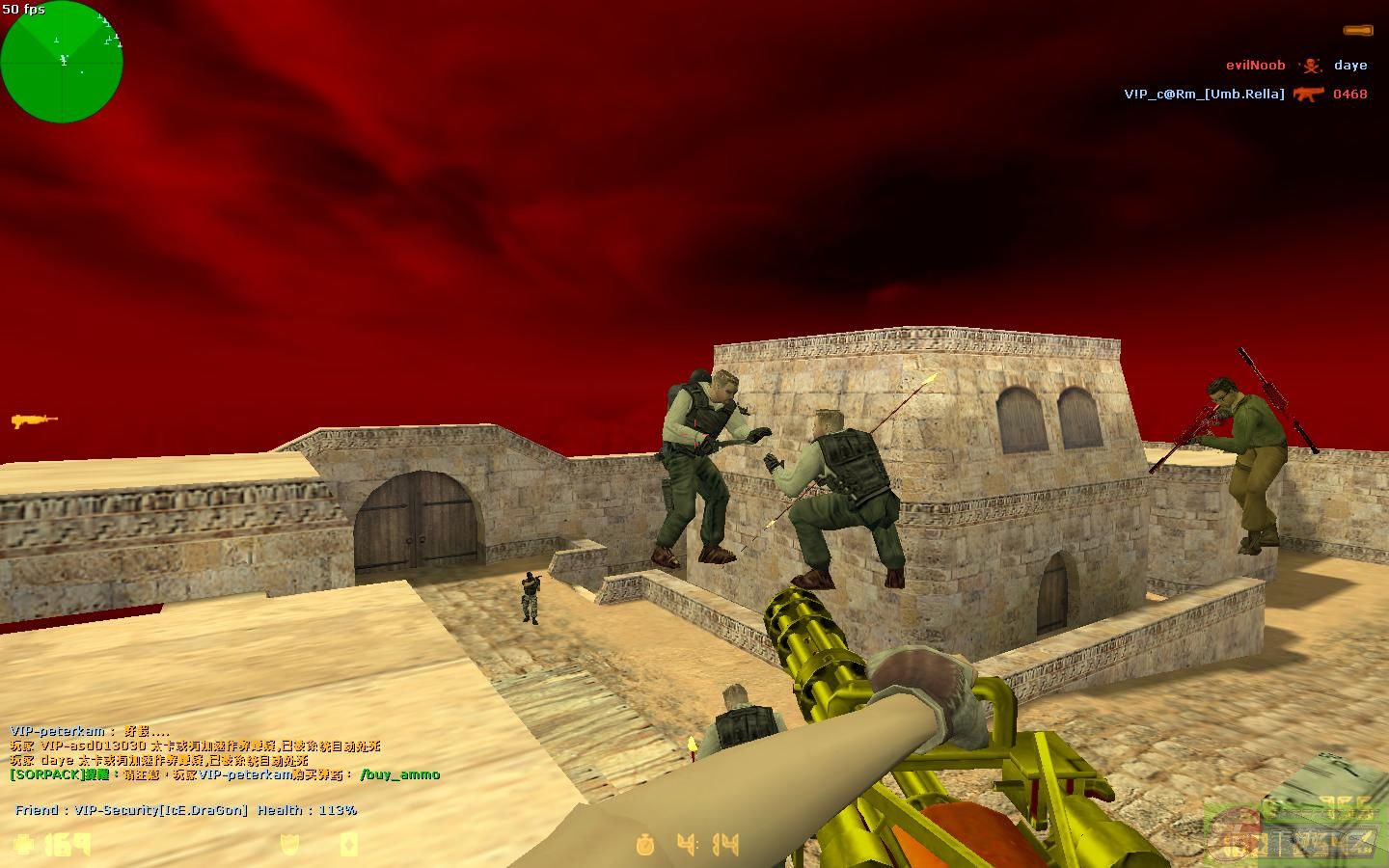Click the health cross icon

25,844
